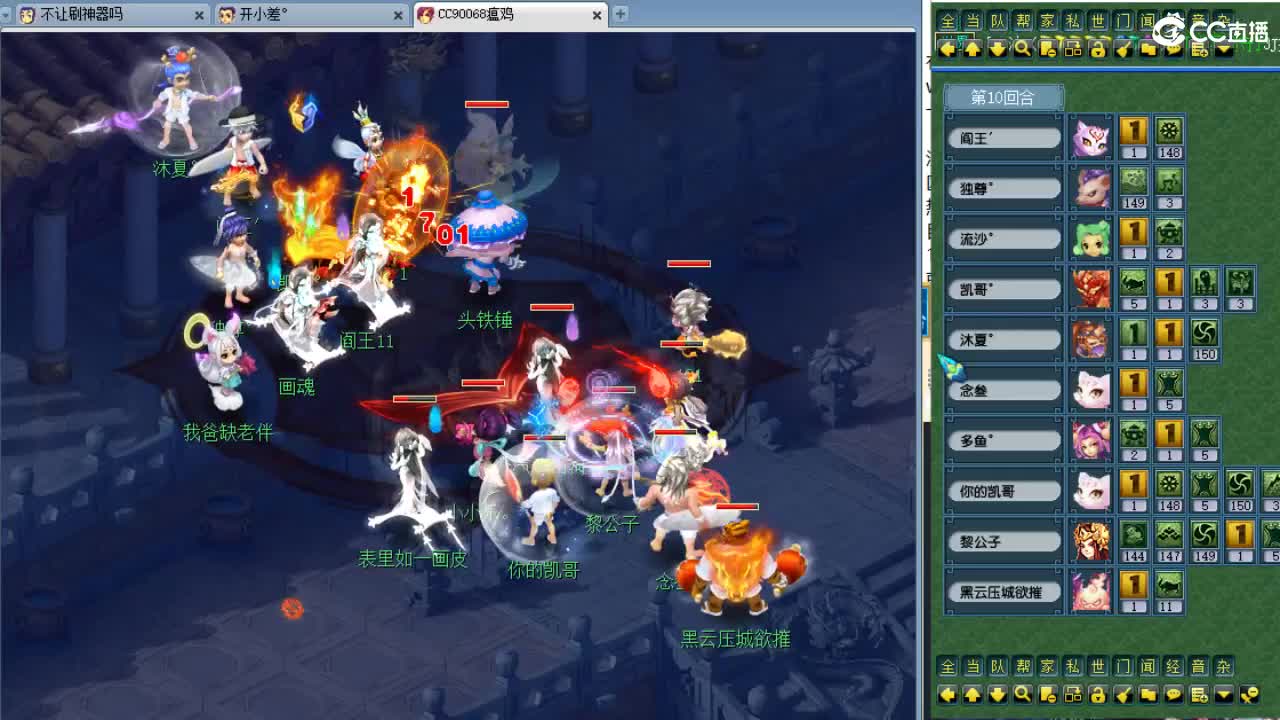This screenshot has width=1280, height=720.
Task: Toggle the 音 voice channel filter
Action: [1199, 665]
